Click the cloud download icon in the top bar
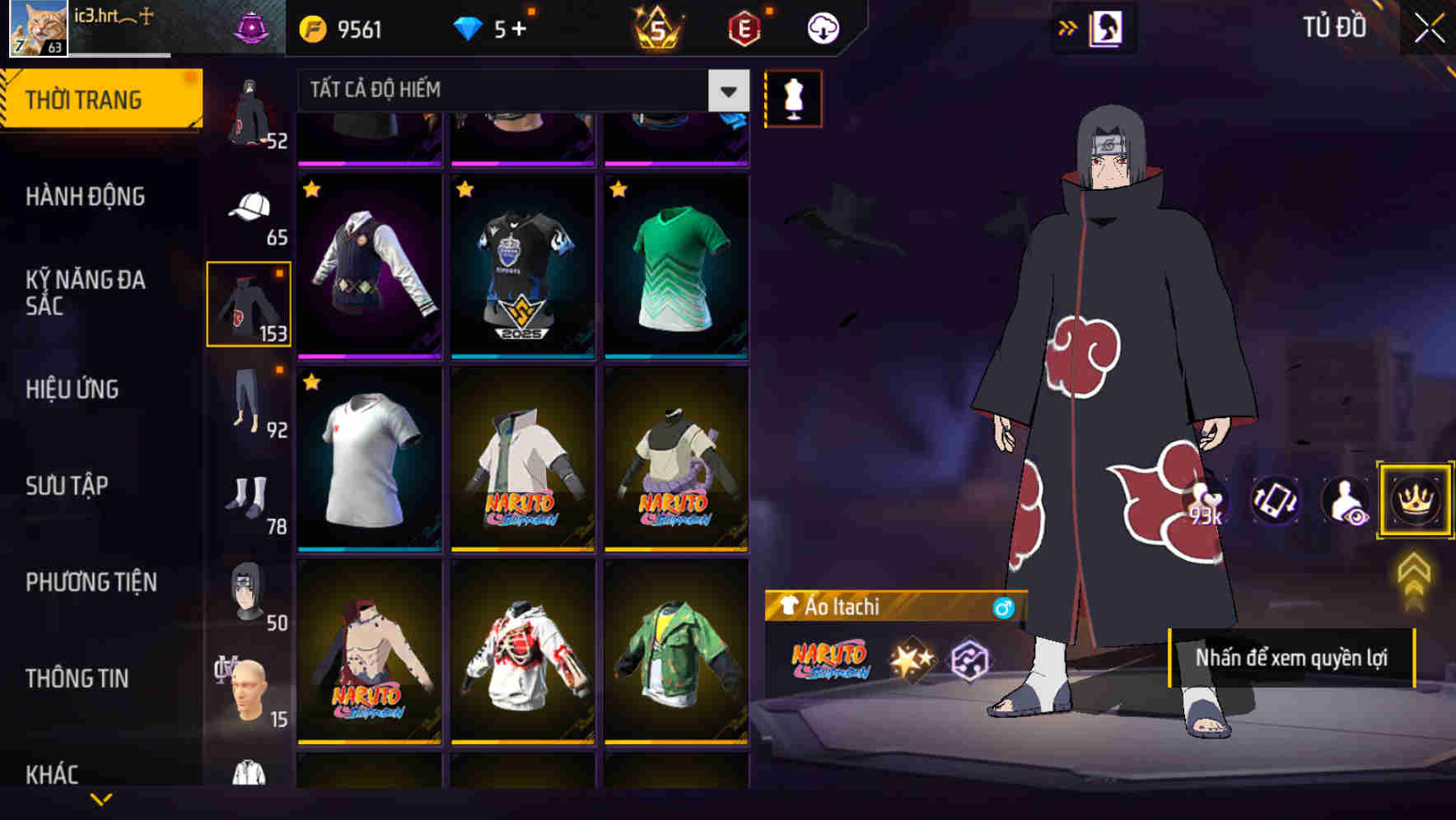The height and width of the screenshot is (820, 1456). click(x=823, y=27)
